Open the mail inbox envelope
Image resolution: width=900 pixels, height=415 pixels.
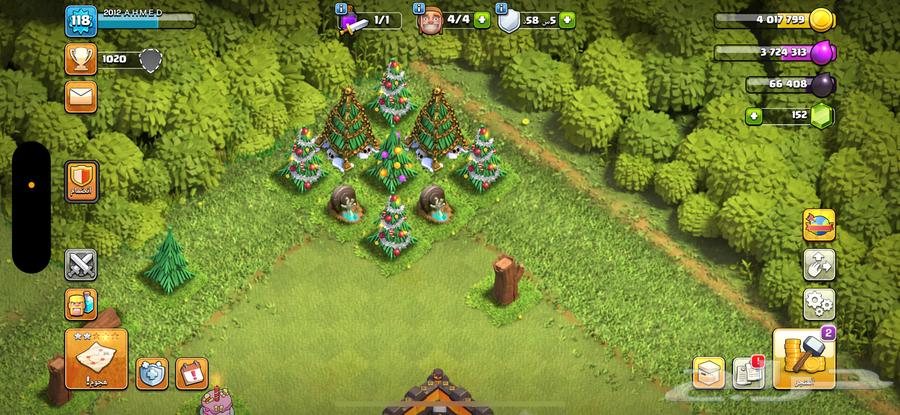[x=80, y=96]
